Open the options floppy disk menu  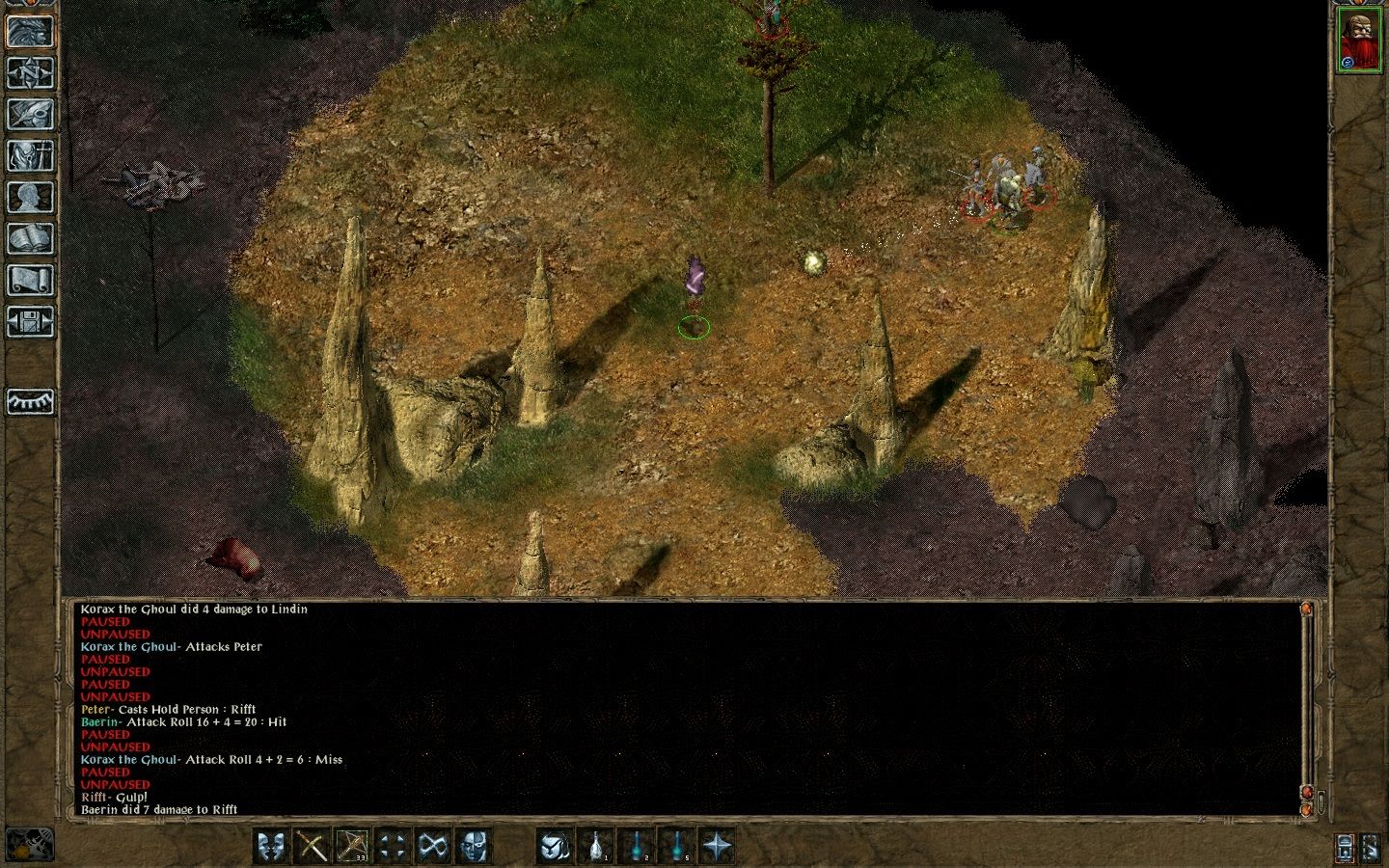(x=30, y=321)
